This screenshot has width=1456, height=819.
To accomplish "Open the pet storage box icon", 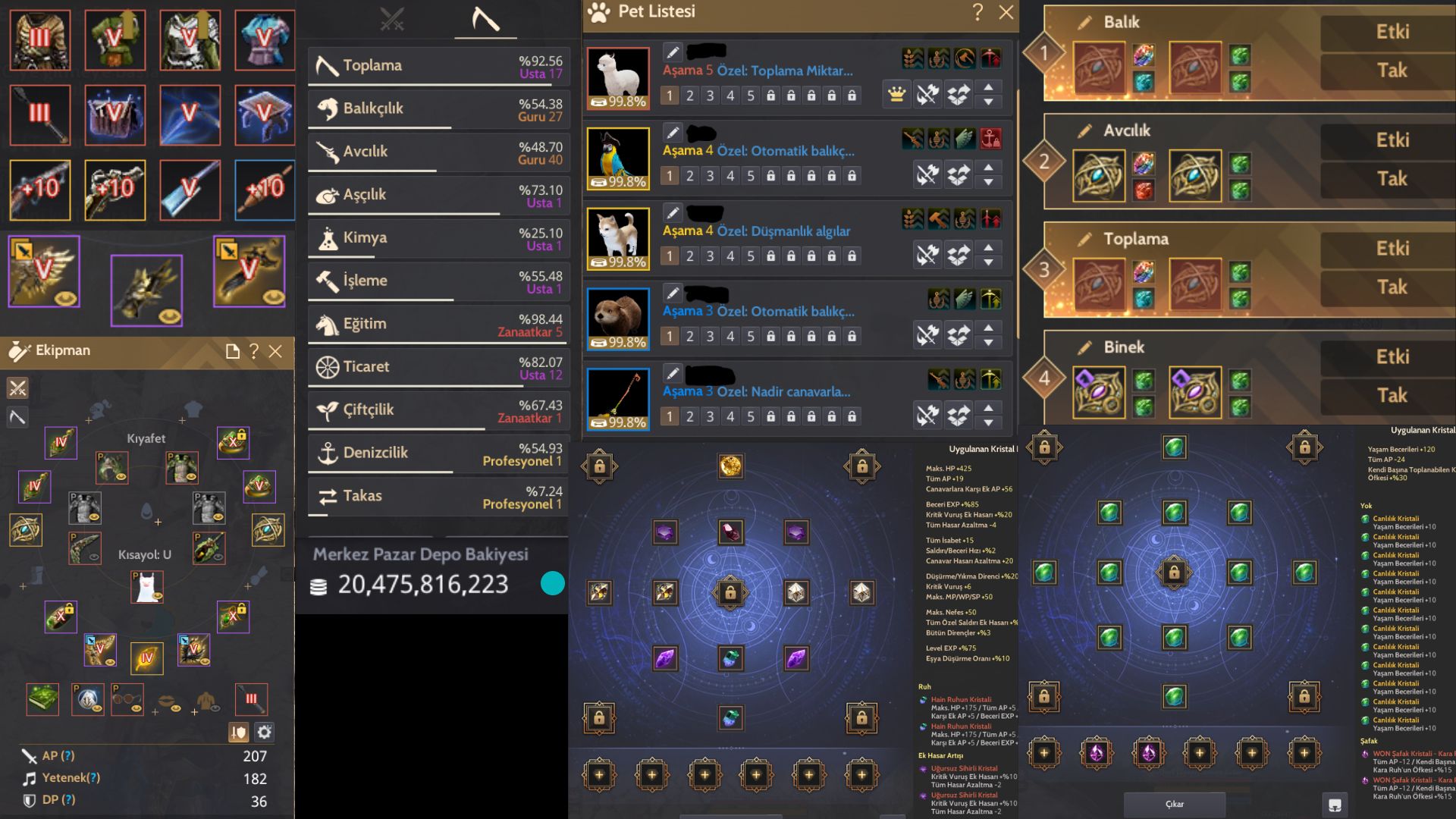I will pyautogui.click(x=958, y=94).
